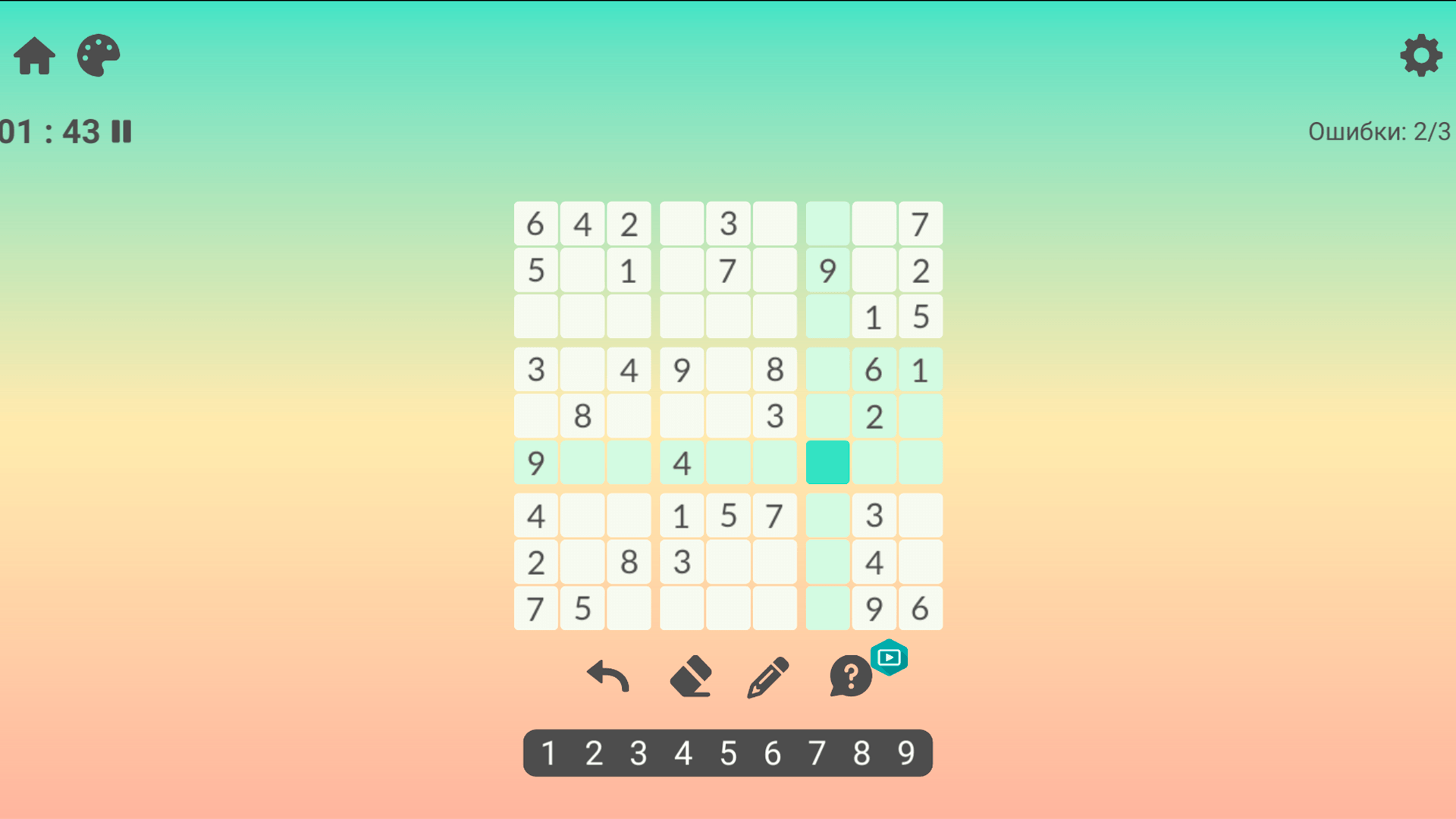Pause the timer with the pause icon
1456x819 pixels.
122,132
